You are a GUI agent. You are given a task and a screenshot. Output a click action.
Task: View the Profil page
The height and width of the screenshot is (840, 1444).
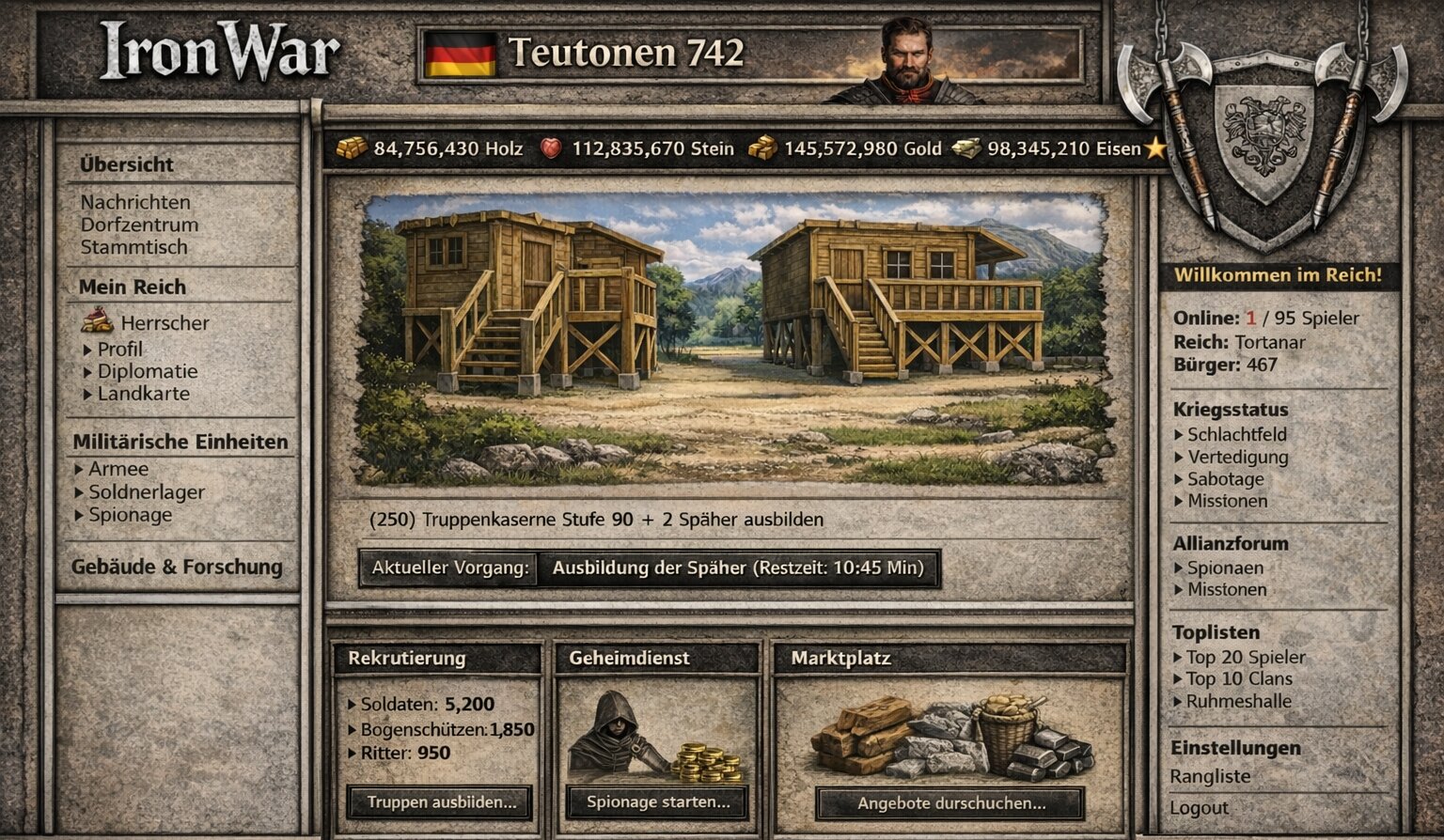coord(120,349)
